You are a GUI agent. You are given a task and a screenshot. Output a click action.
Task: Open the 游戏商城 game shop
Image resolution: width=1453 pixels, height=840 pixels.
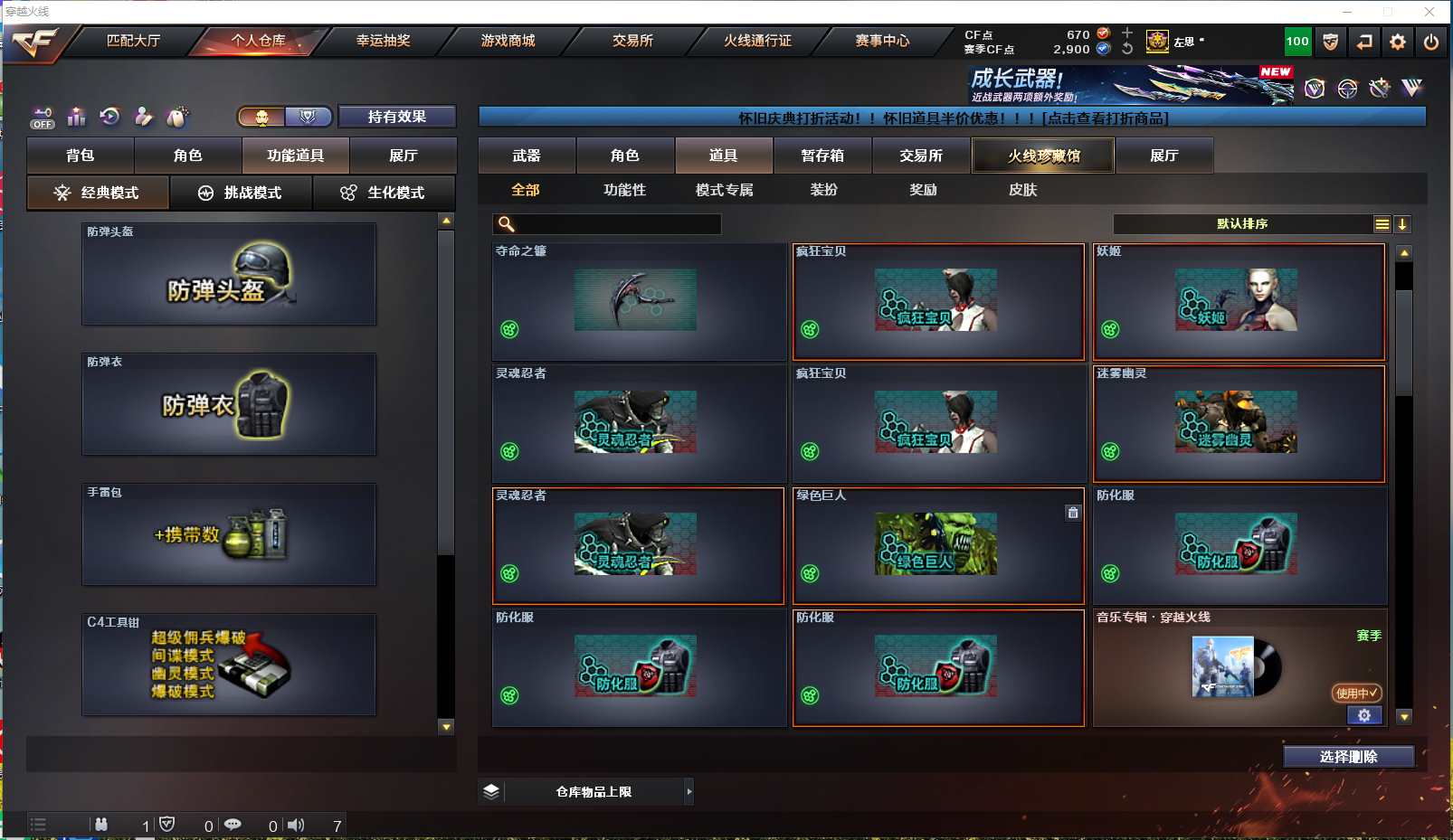(x=508, y=41)
